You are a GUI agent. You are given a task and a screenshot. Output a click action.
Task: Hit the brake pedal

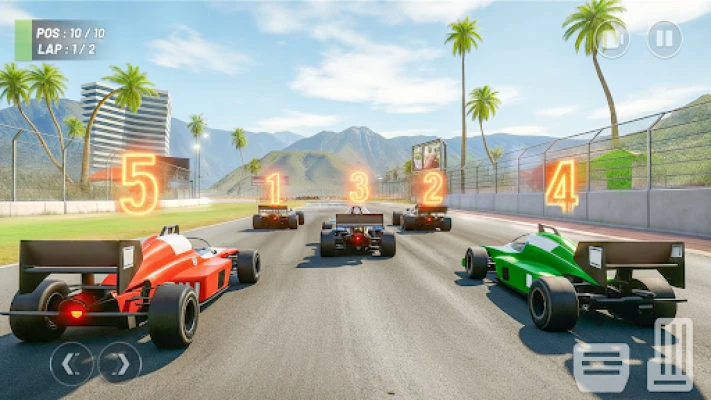(x=602, y=367)
